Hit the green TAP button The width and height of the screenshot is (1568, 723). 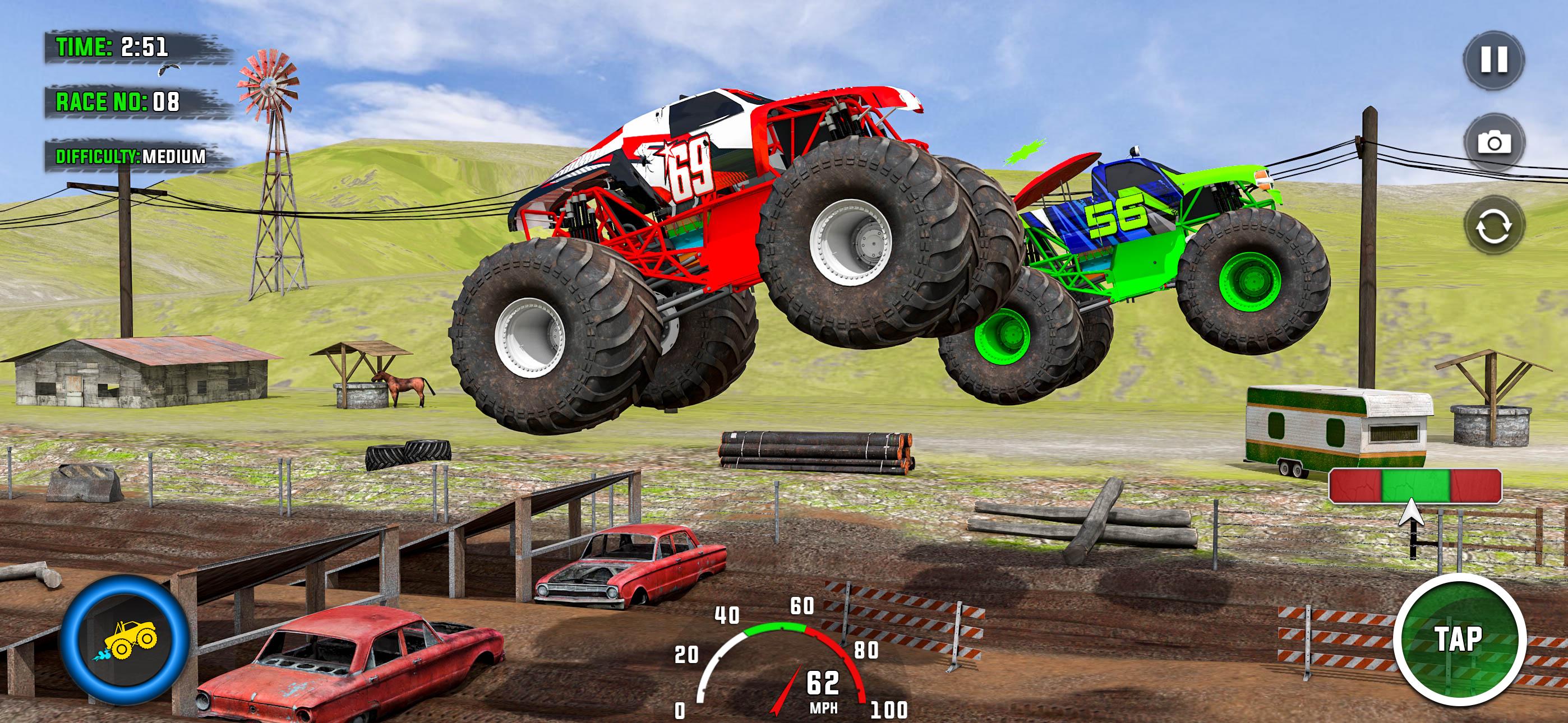(1459, 639)
